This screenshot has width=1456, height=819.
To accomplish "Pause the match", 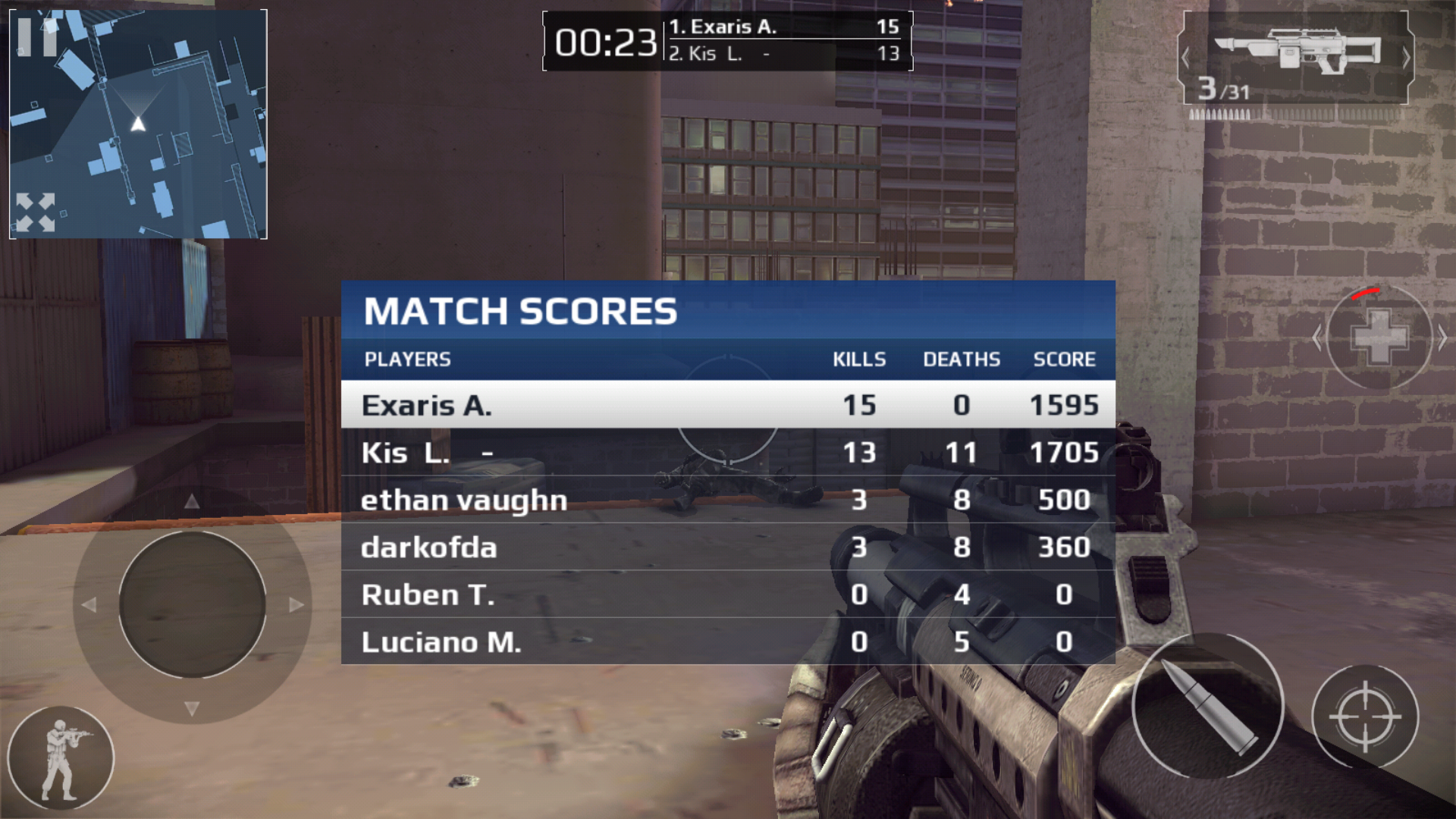I will point(36,36).
